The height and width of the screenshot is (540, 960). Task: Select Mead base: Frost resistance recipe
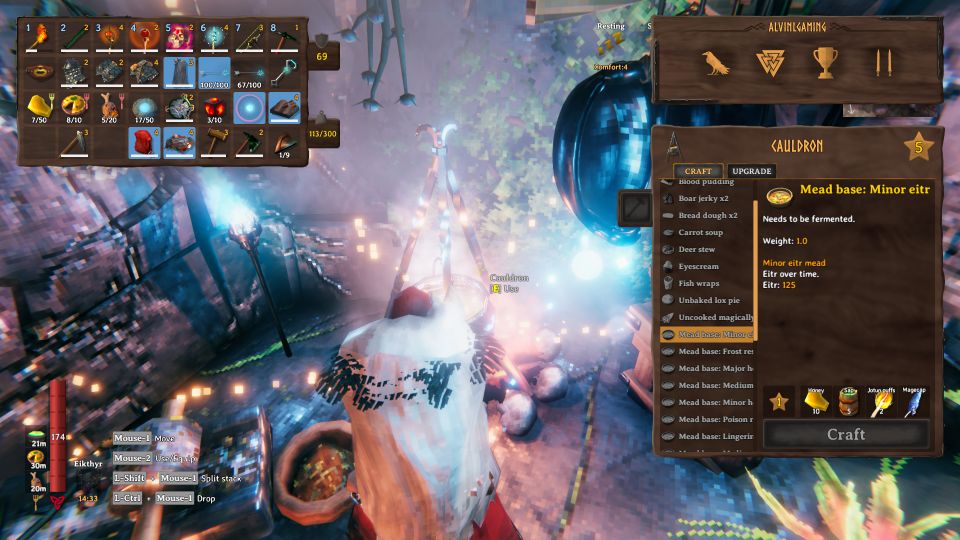point(715,351)
